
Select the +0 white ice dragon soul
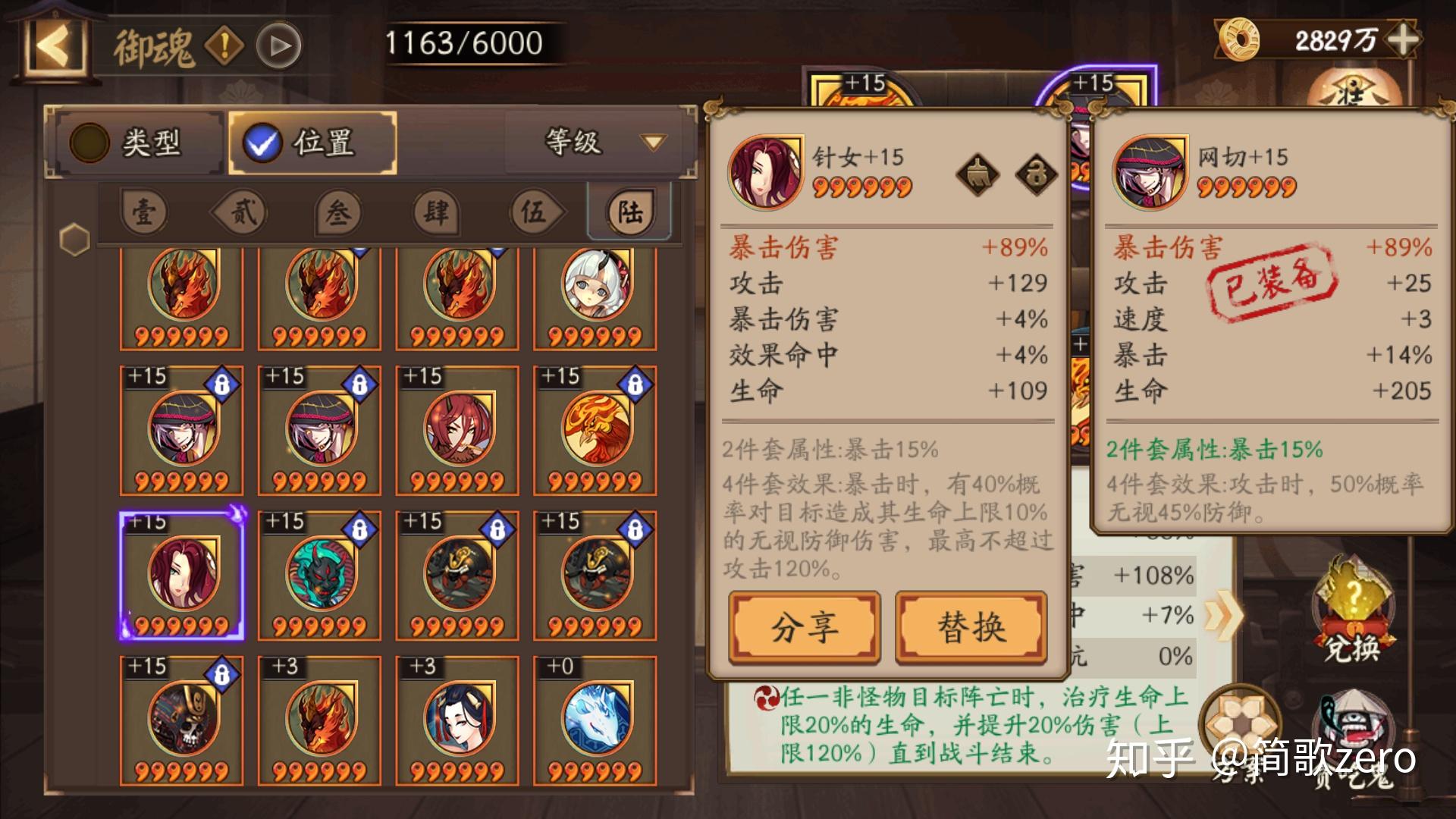[x=595, y=720]
